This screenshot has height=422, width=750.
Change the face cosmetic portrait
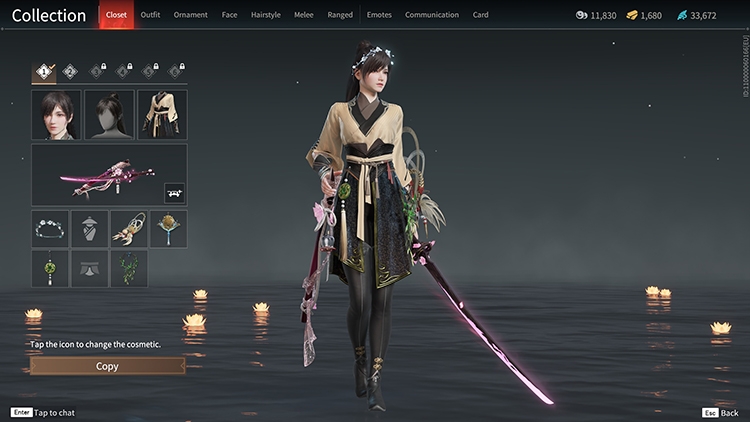[x=56, y=114]
